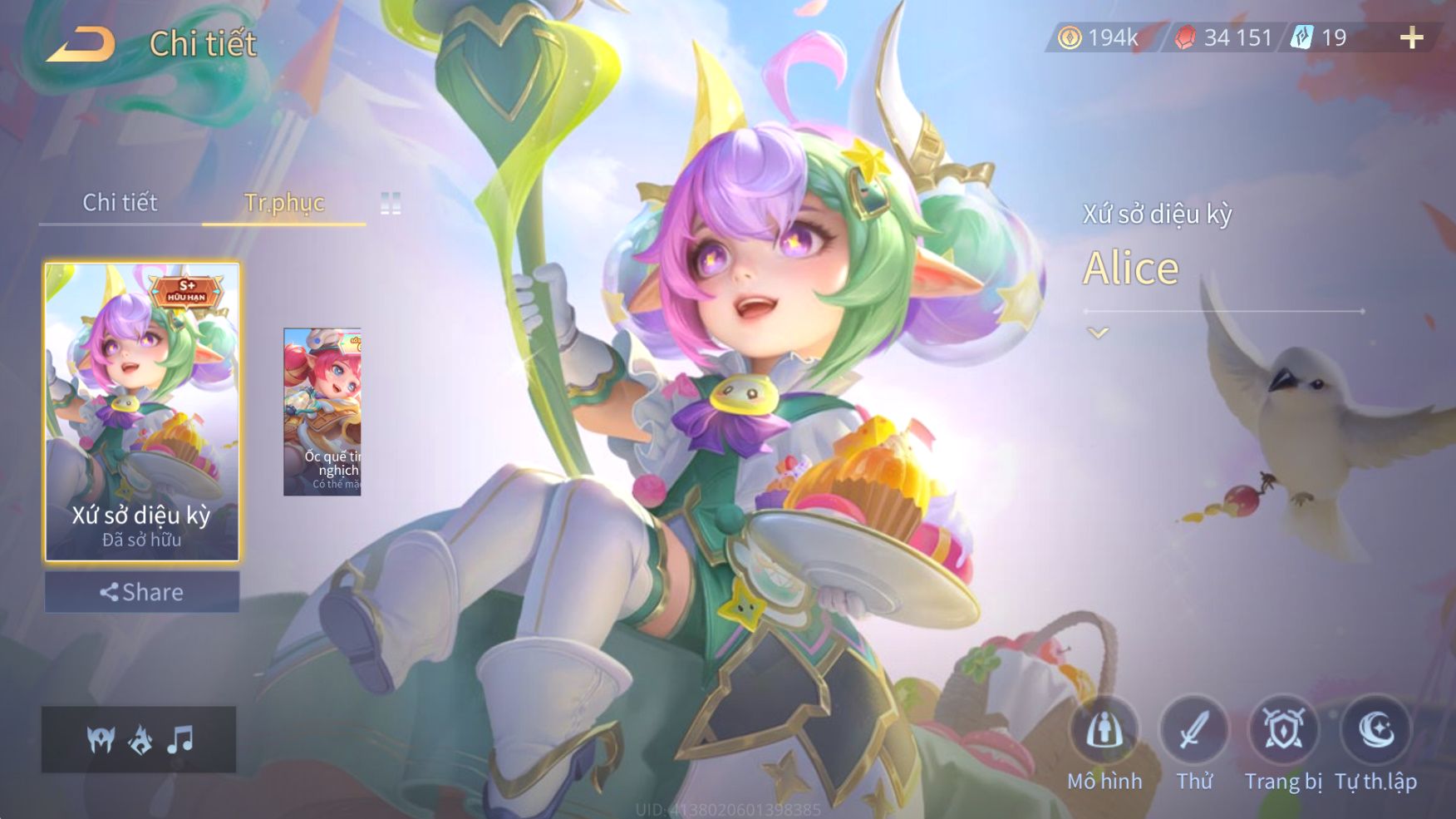Switch to the Chi tiết tab
The height and width of the screenshot is (819, 1456).
[120, 202]
